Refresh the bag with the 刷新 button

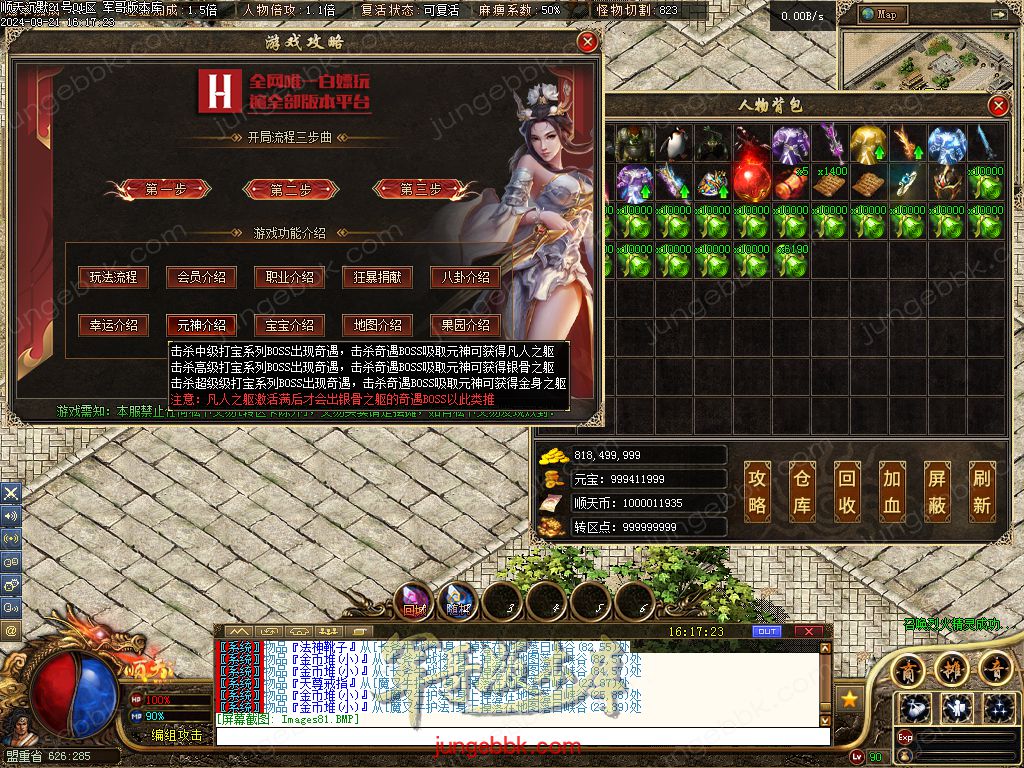click(x=982, y=491)
